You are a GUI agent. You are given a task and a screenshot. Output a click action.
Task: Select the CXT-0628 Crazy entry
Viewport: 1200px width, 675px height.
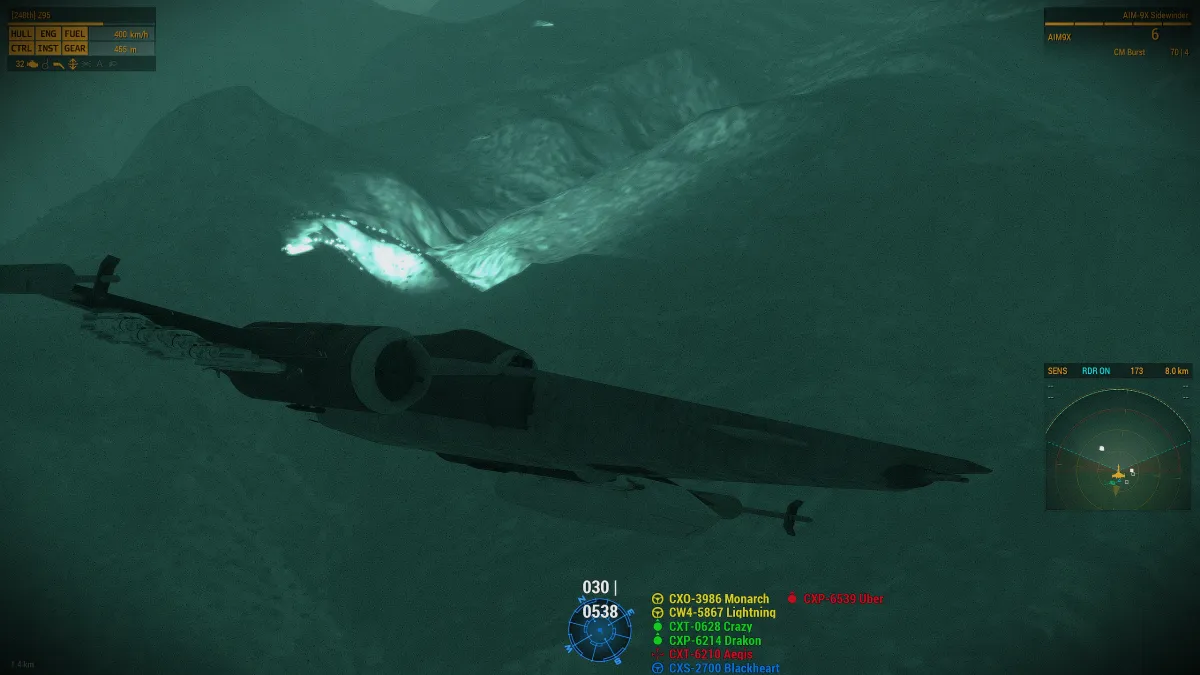pos(710,627)
